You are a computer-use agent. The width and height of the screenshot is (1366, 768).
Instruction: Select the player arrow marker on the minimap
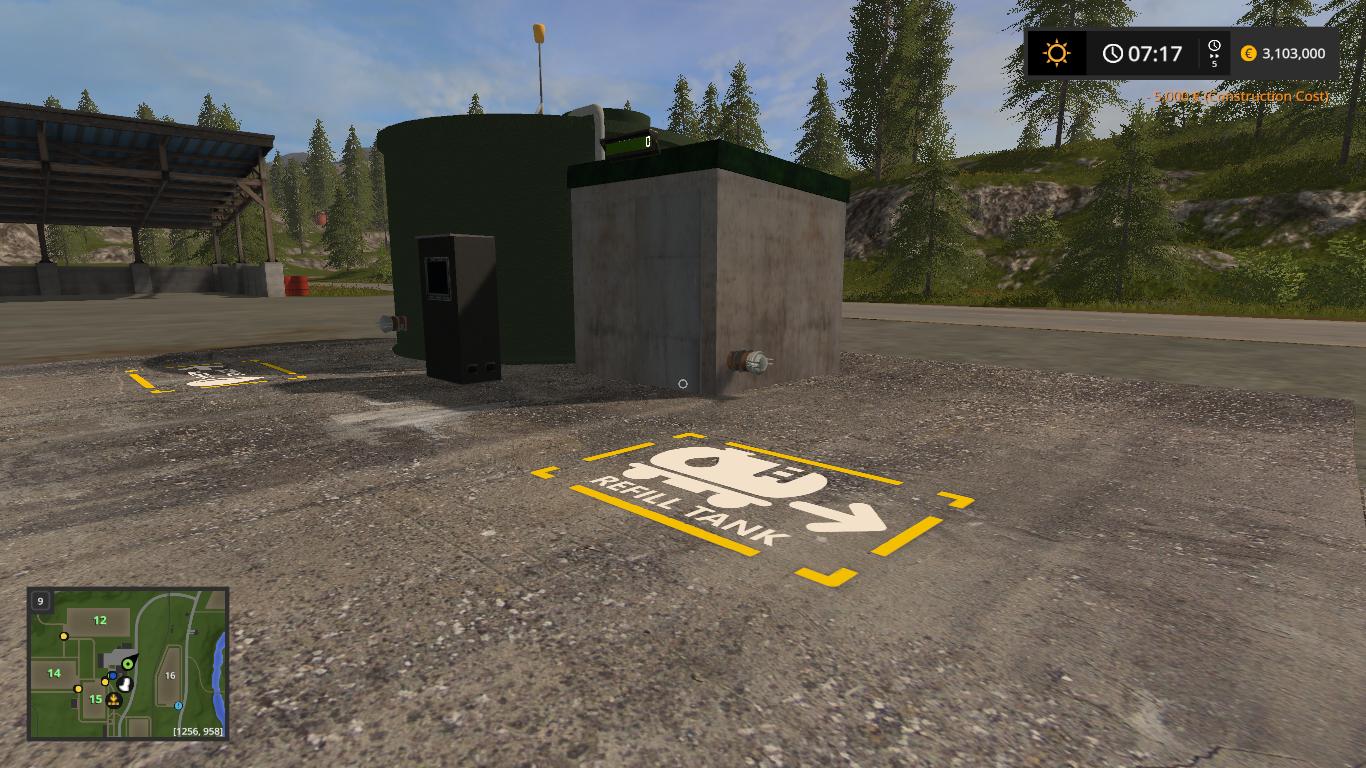point(127,663)
